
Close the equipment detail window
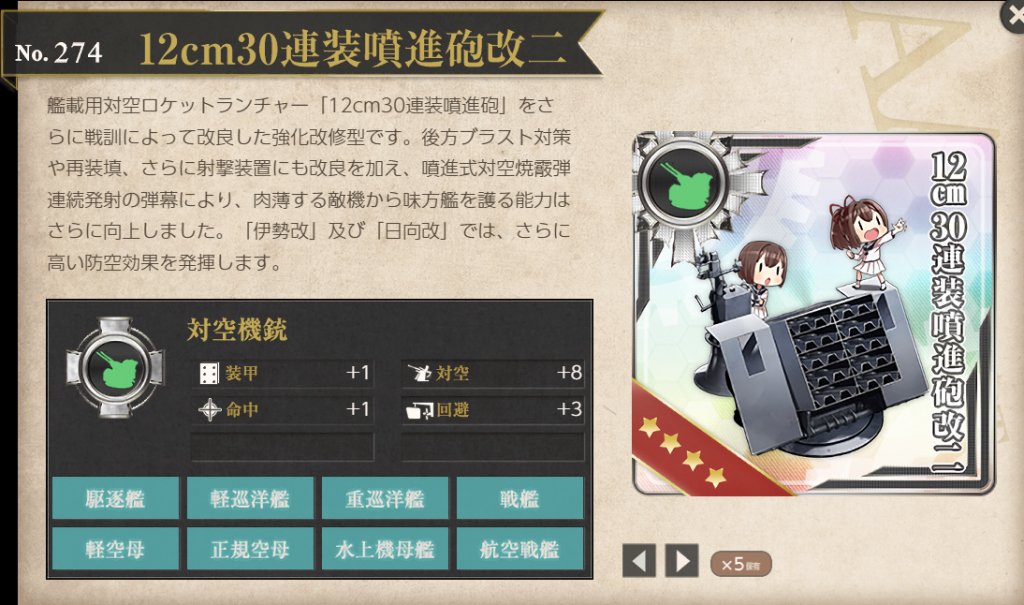click(x=1012, y=13)
